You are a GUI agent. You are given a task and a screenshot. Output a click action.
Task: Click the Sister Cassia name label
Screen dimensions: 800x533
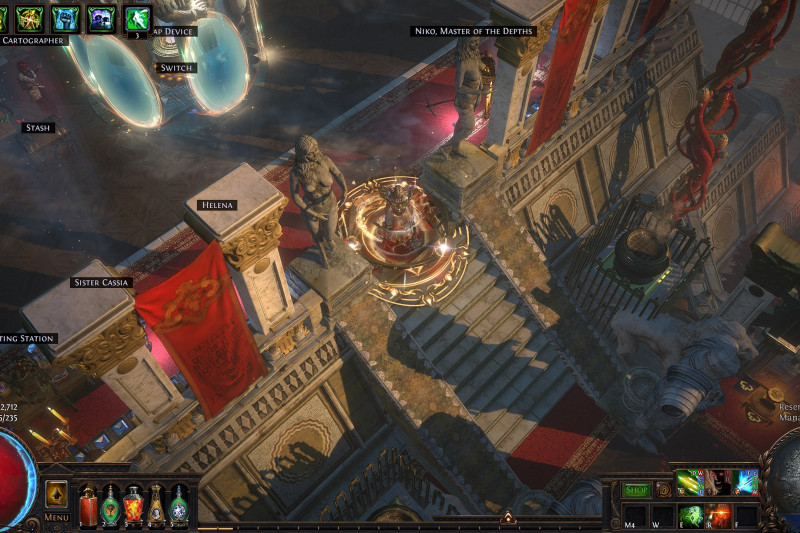pyautogui.click(x=101, y=282)
